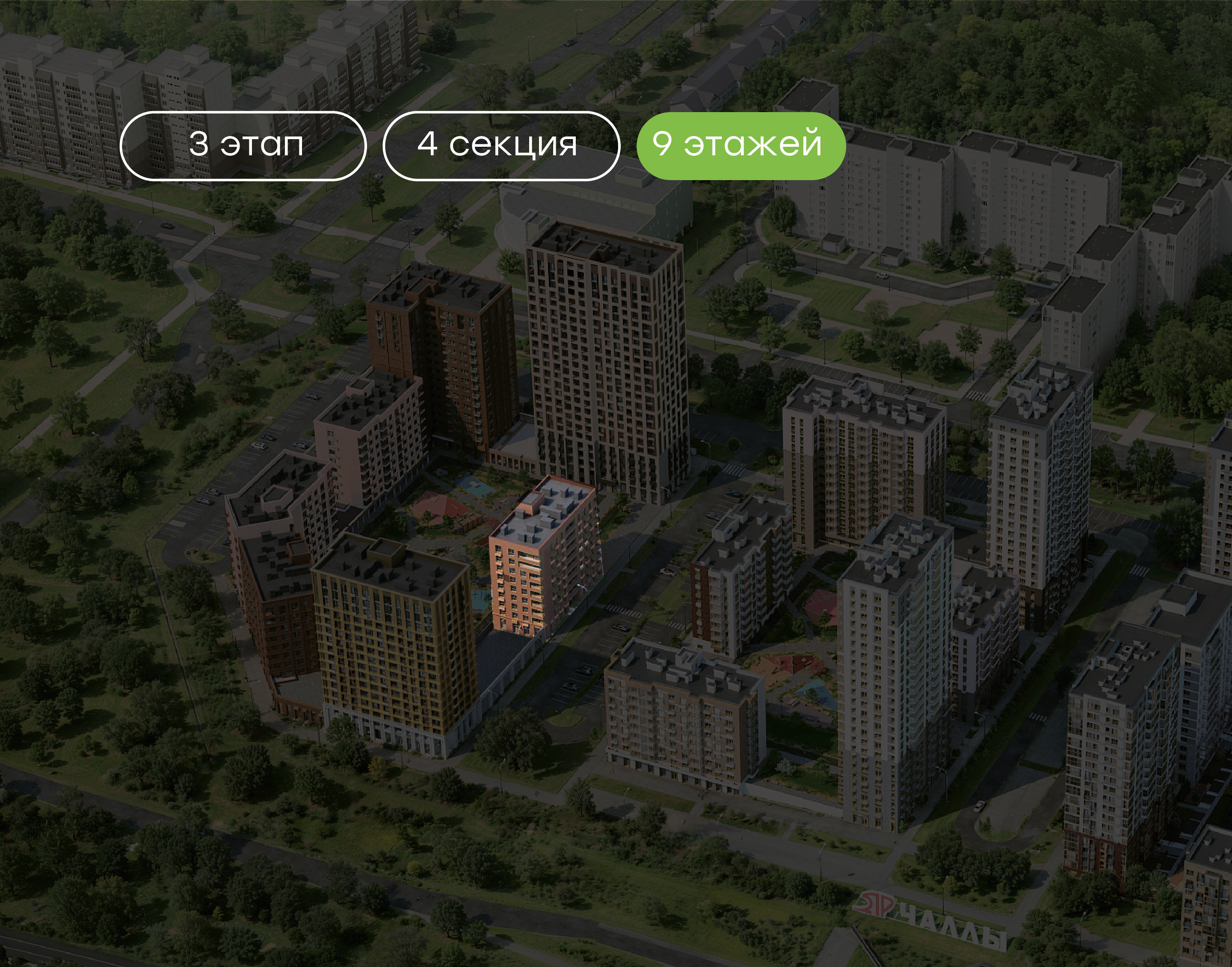
Task: Click the green "9 этажей" button
Action: point(740,146)
